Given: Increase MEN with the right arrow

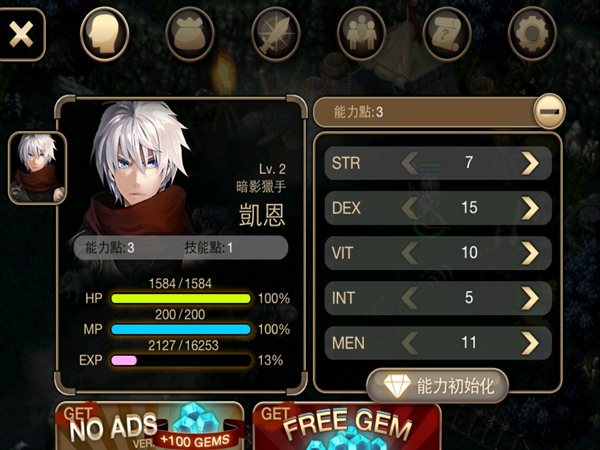Looking at the screenshot, I should [529, 344].
